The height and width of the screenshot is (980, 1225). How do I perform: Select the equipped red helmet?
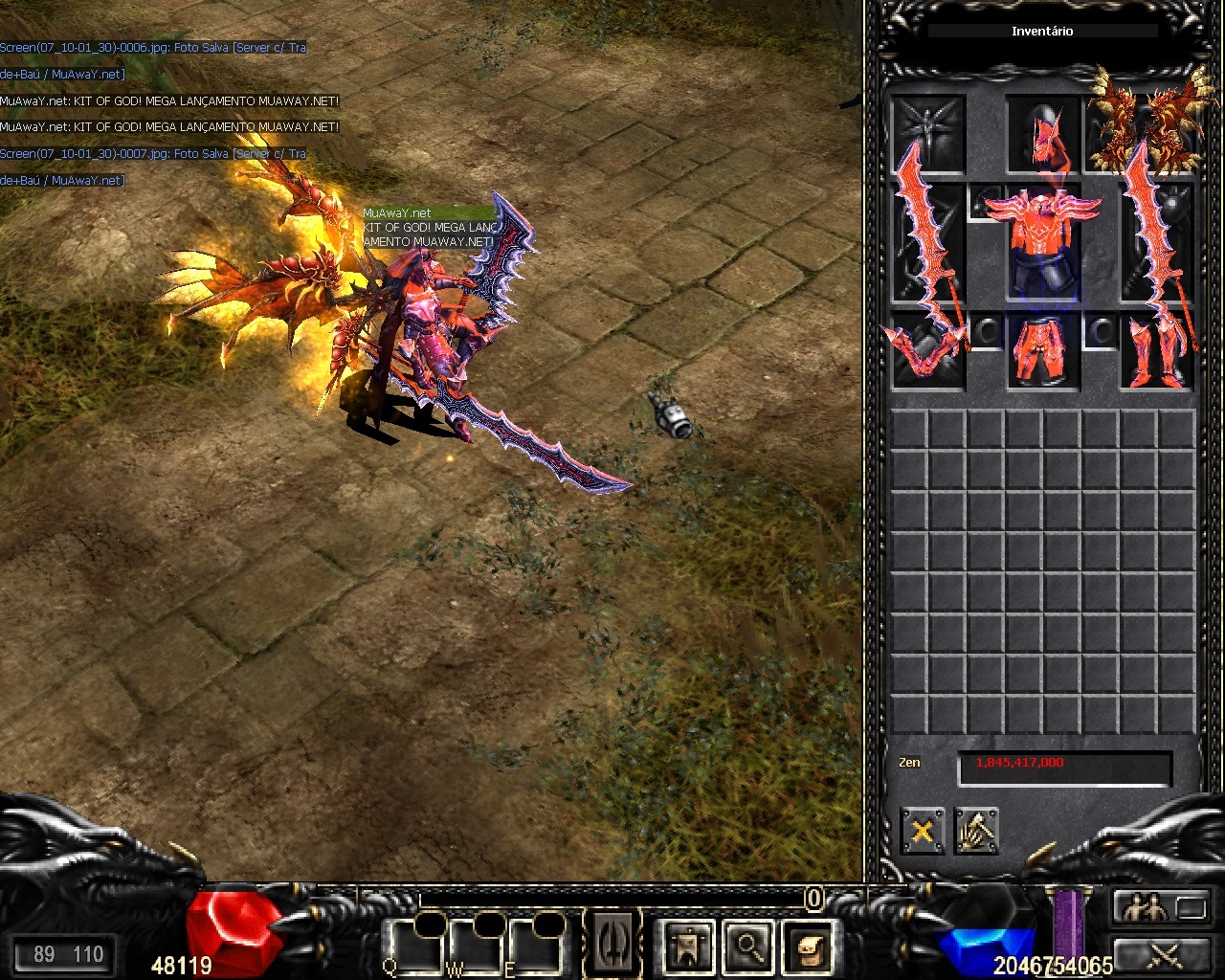pos(1042,132)
